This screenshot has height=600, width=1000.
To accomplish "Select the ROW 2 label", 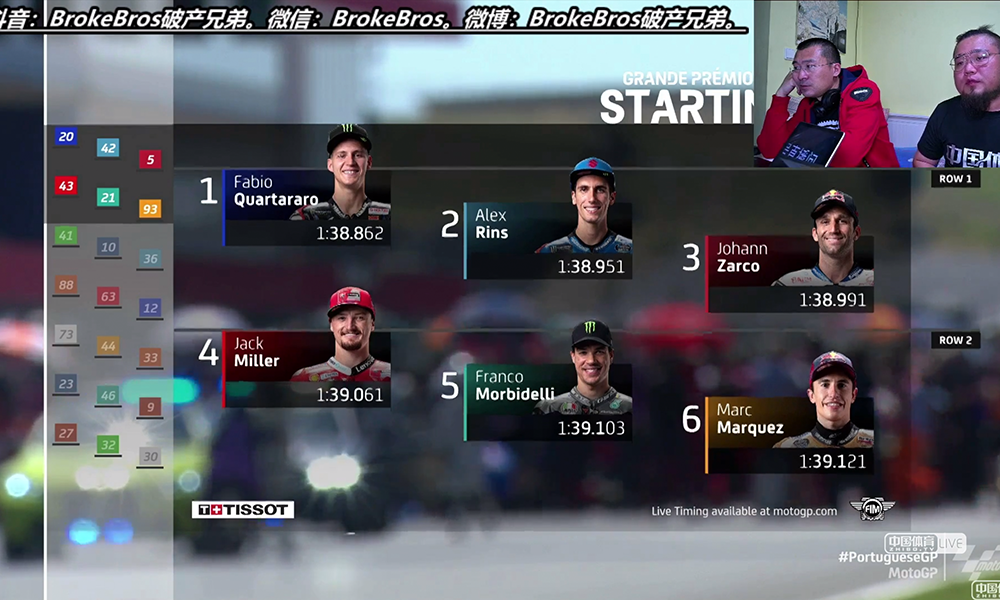I will [954, 340].
